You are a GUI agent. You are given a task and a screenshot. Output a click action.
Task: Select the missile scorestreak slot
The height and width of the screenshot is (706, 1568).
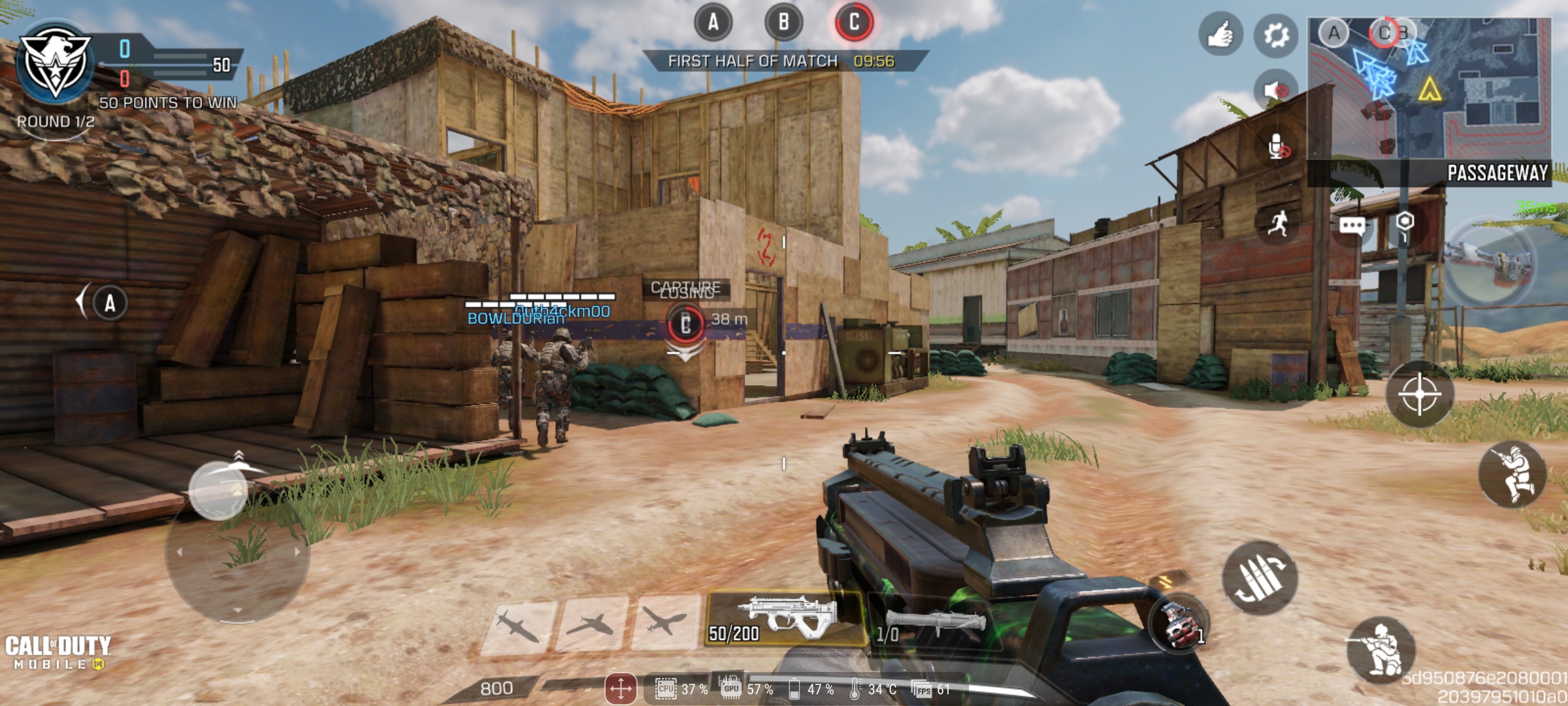[517, 625]
